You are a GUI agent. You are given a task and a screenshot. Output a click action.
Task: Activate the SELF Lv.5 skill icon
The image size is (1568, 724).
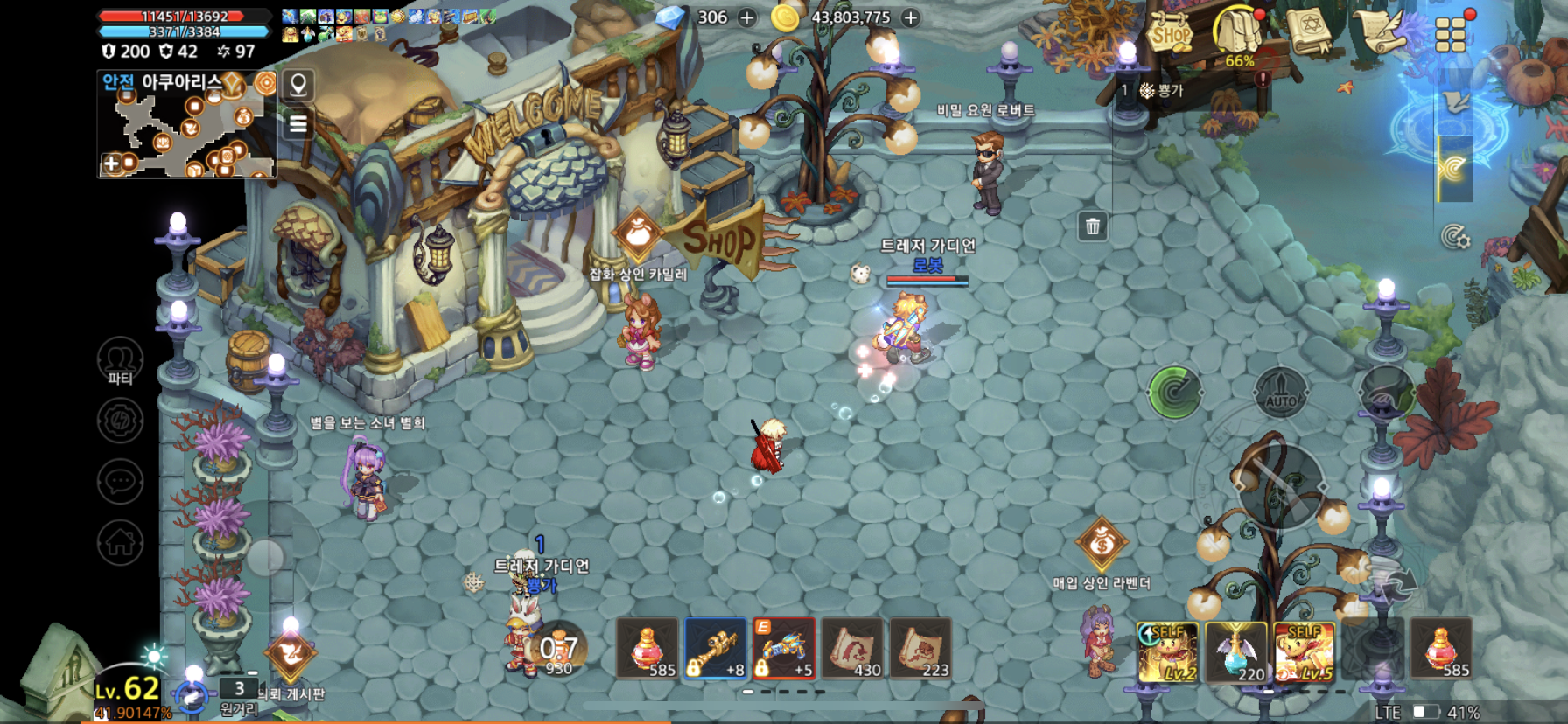pos(1305,651)
